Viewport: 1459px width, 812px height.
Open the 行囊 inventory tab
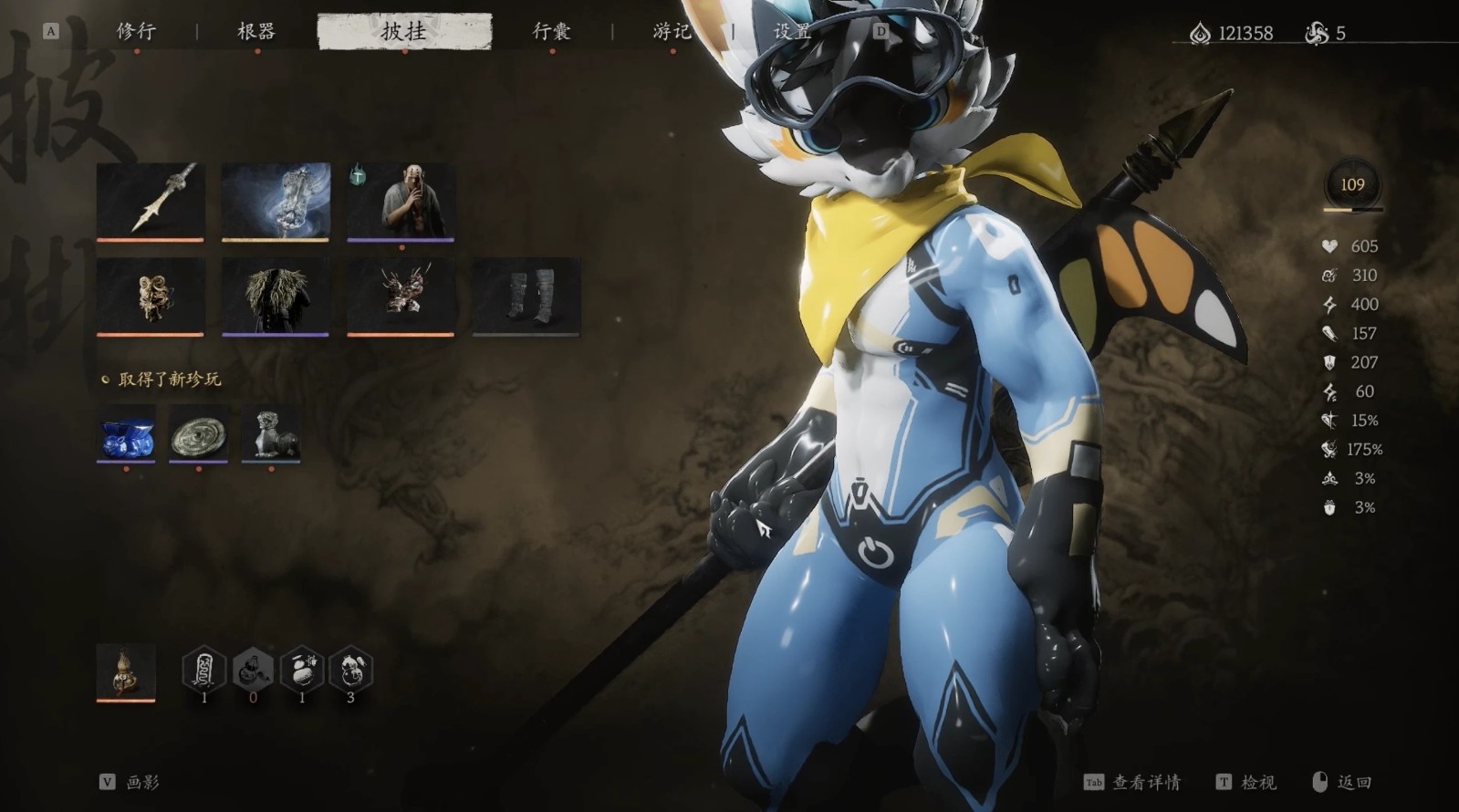click(551, 32)
